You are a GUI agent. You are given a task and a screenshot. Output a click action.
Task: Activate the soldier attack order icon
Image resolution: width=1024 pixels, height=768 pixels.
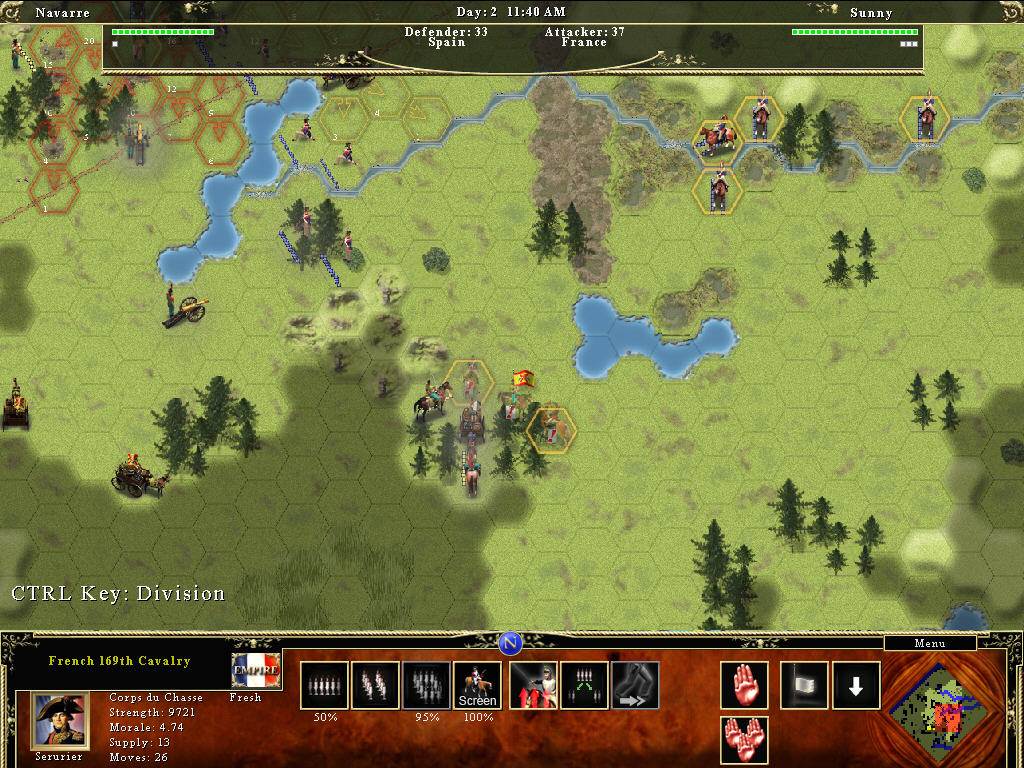534,686
